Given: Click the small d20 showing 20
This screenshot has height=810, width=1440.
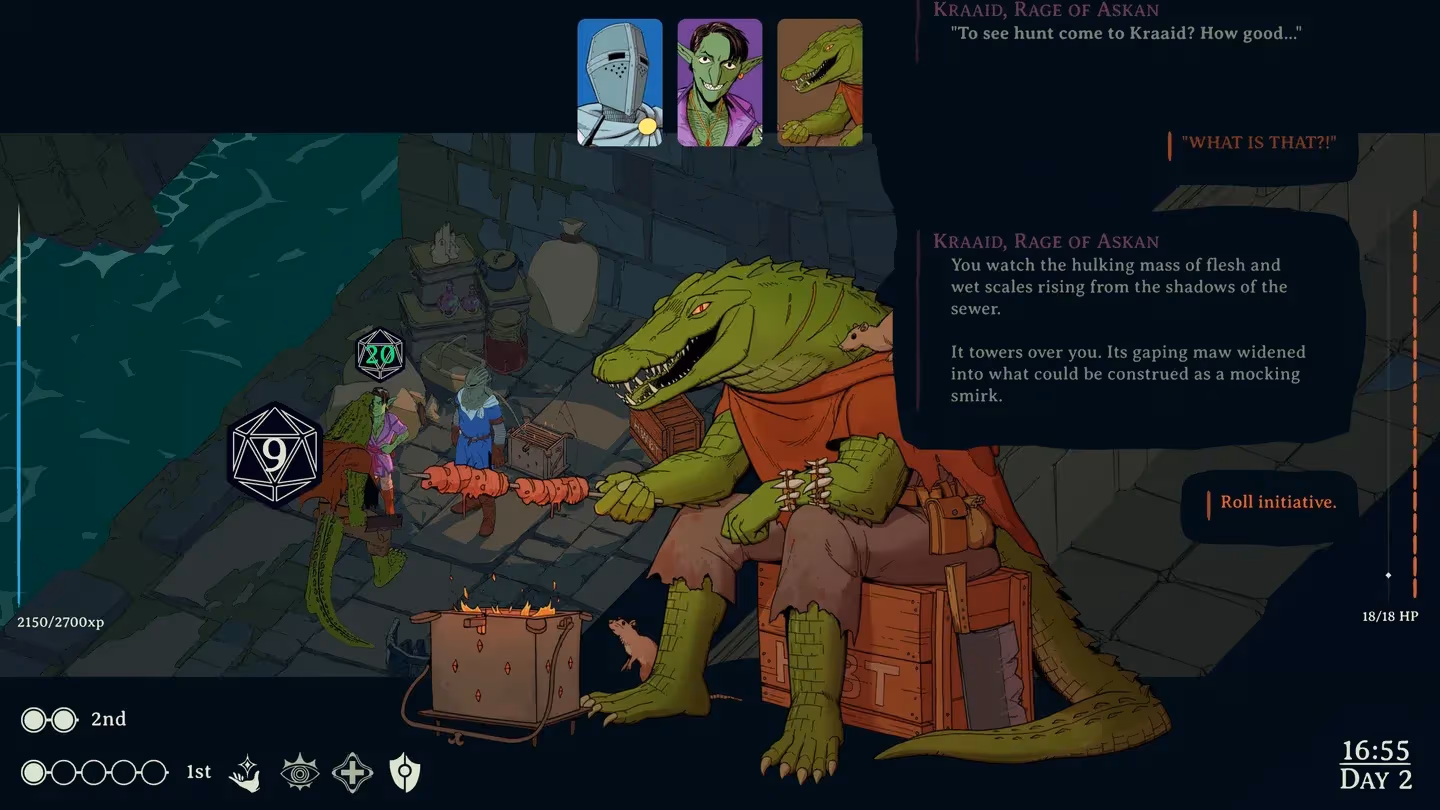Looking at the screenshot, I should pos(380,355).
